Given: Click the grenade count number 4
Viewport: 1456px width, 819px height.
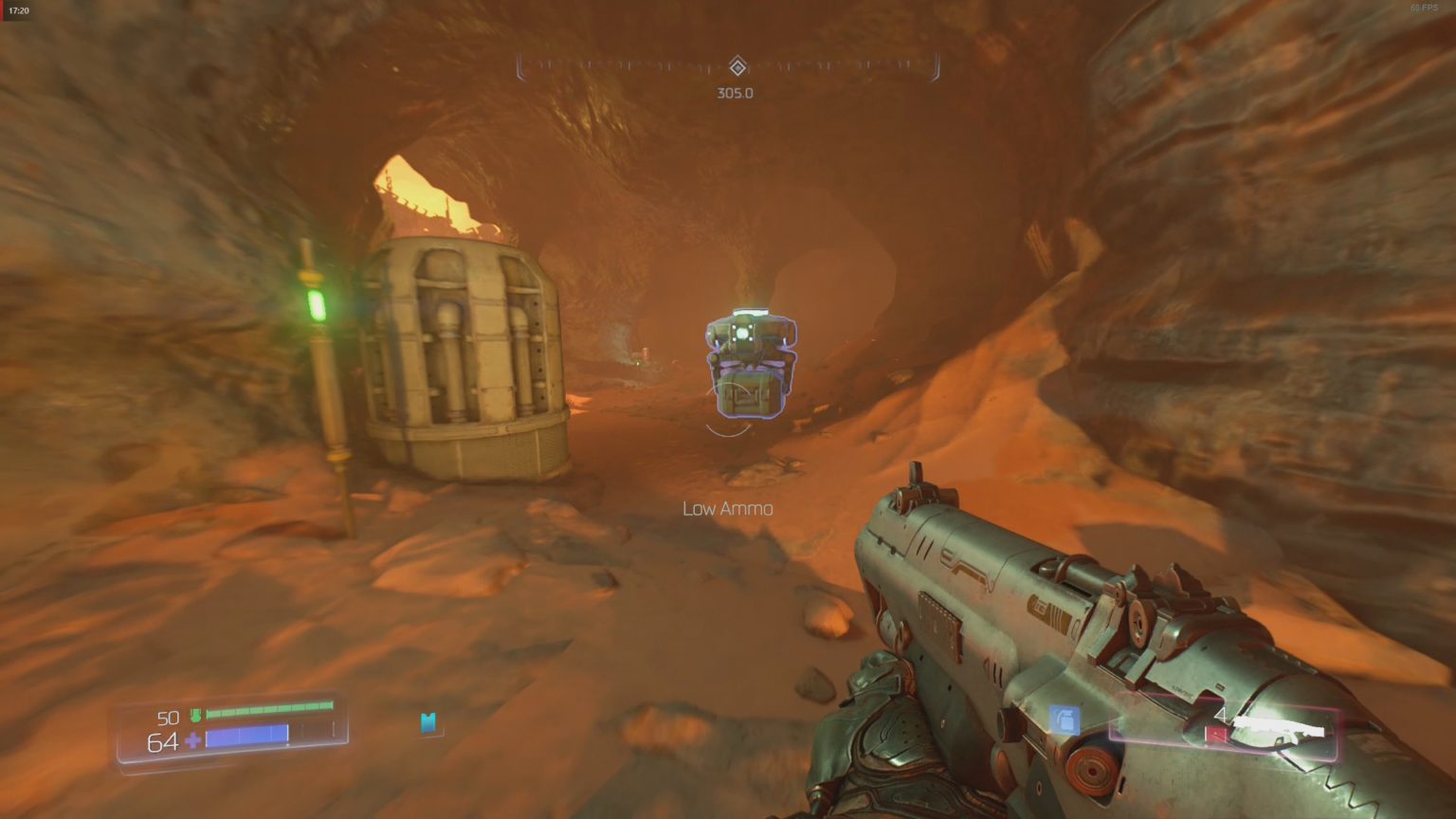Looking at the screenshot, I should pyautogui.click(x=1221, y=714).
